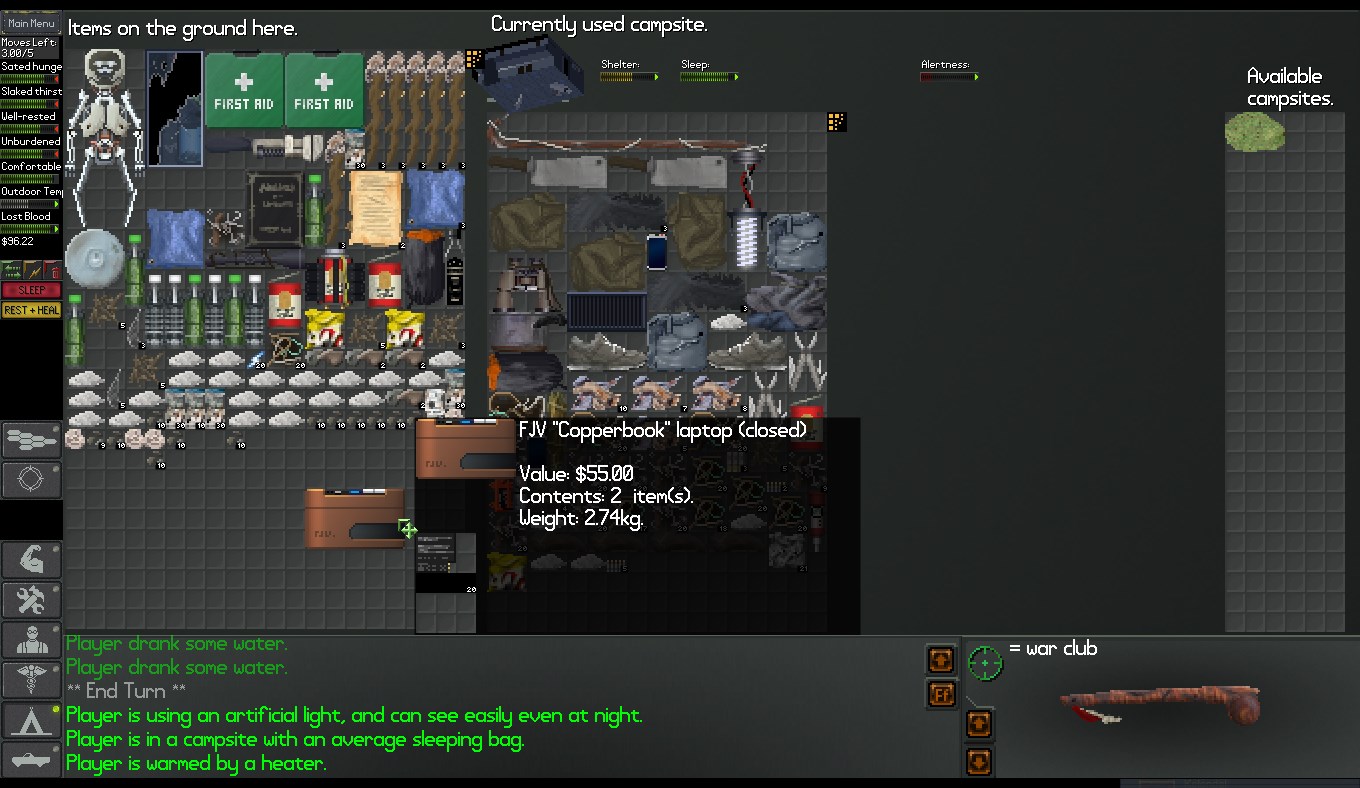The image size is (1360, 788).
Task: Click the left FIRST AID button
Action: click(244, 88)
